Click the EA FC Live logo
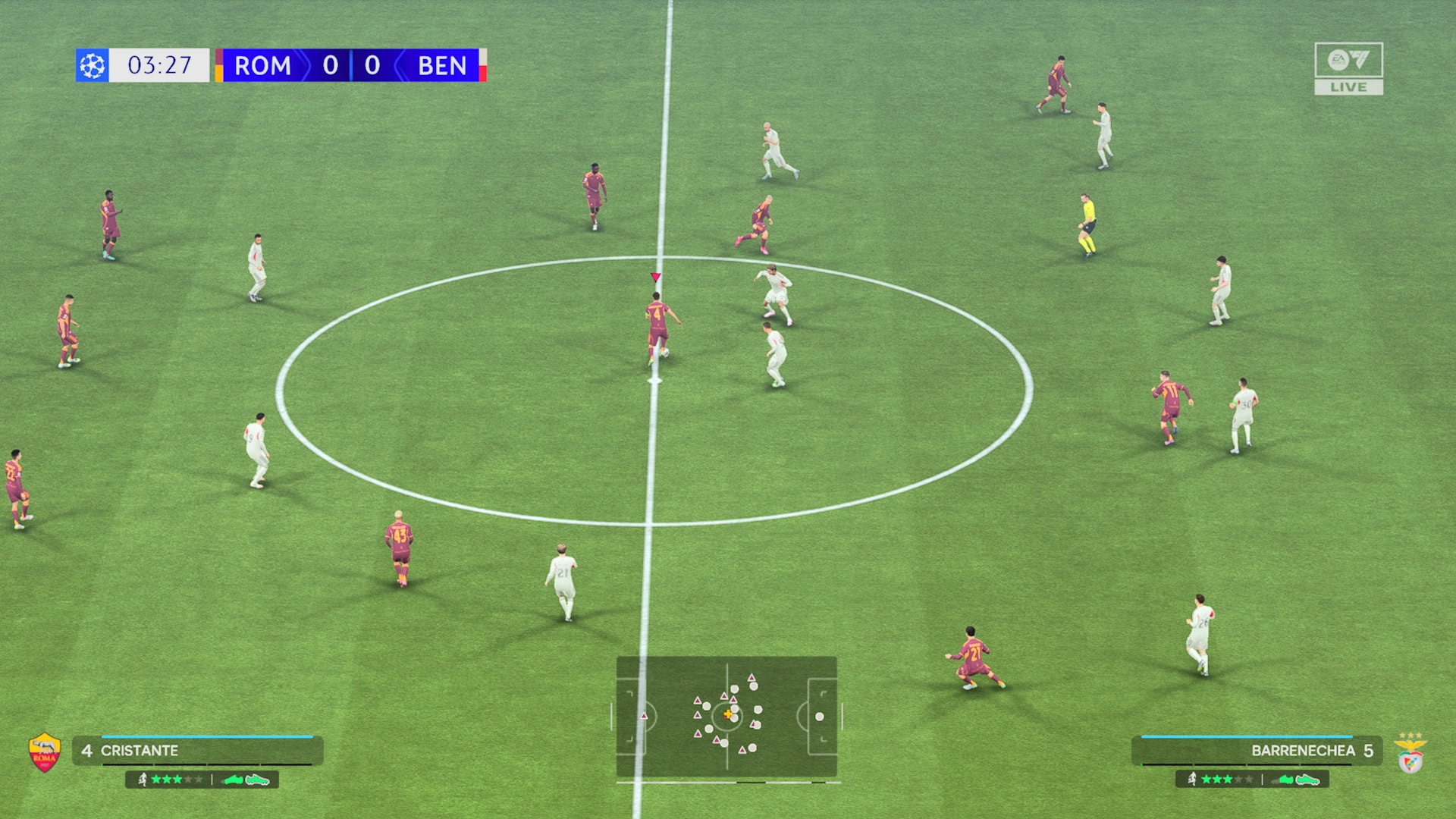The width and height of the screenshot is (1456, 819). click(1348, 68)
